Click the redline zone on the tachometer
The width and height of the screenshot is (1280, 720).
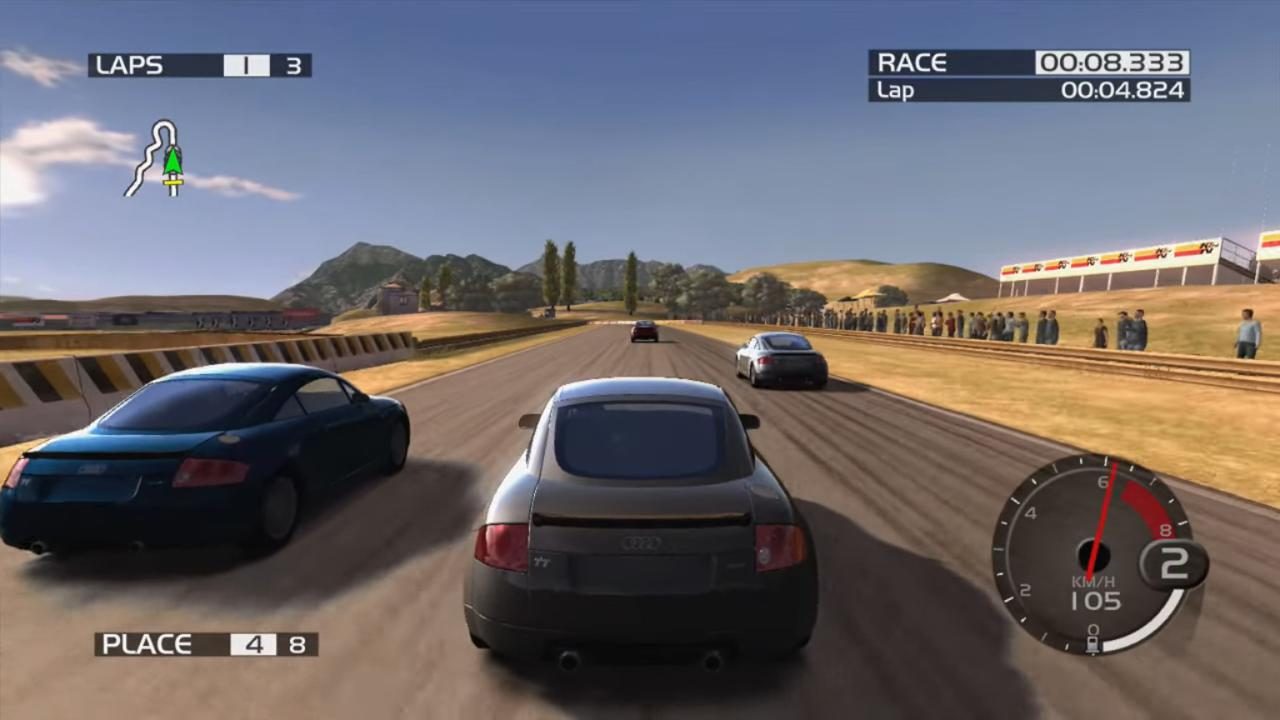tap(1140, 495)
